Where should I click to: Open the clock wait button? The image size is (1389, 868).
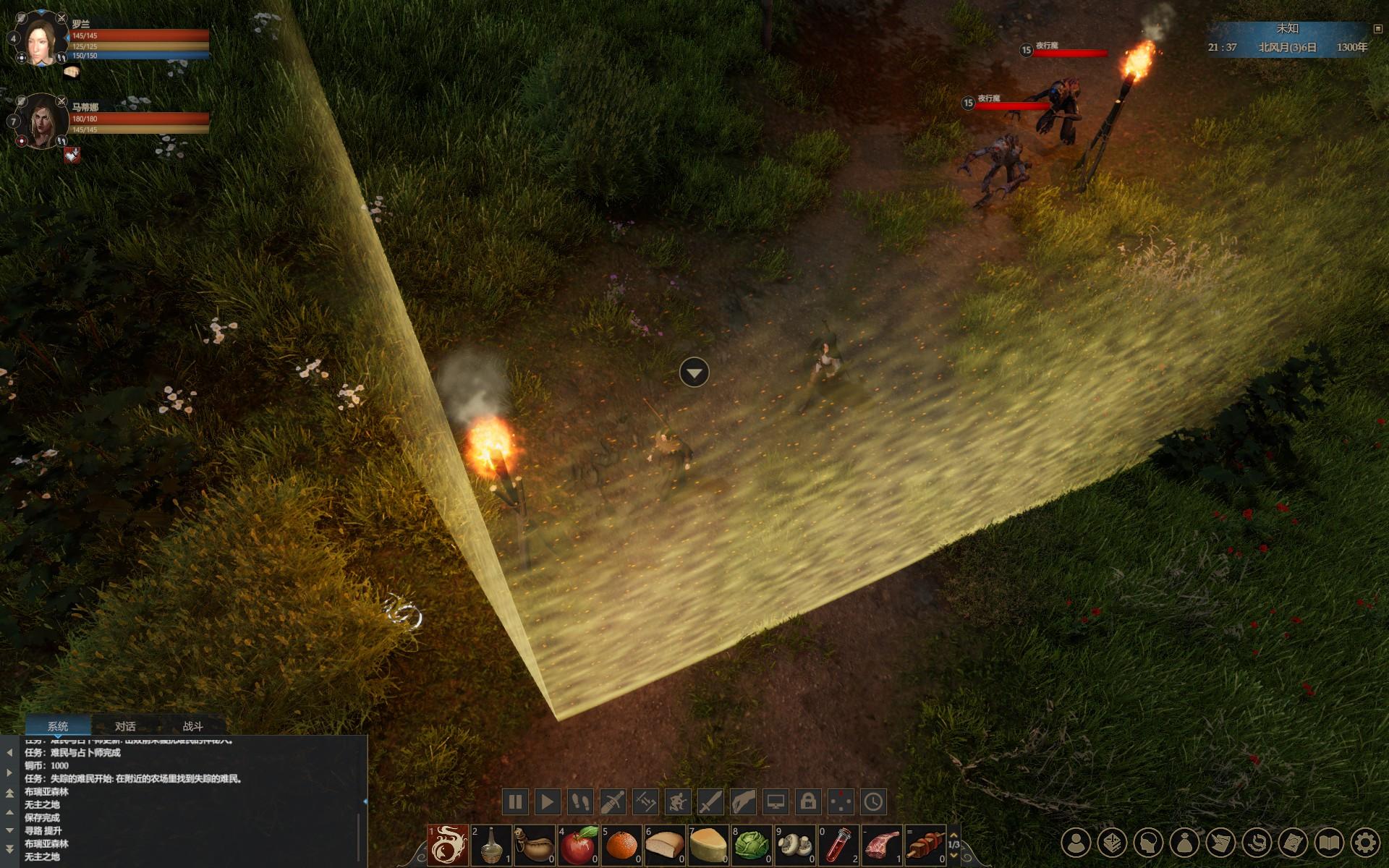pyautogui.click(x=873, y=801)
